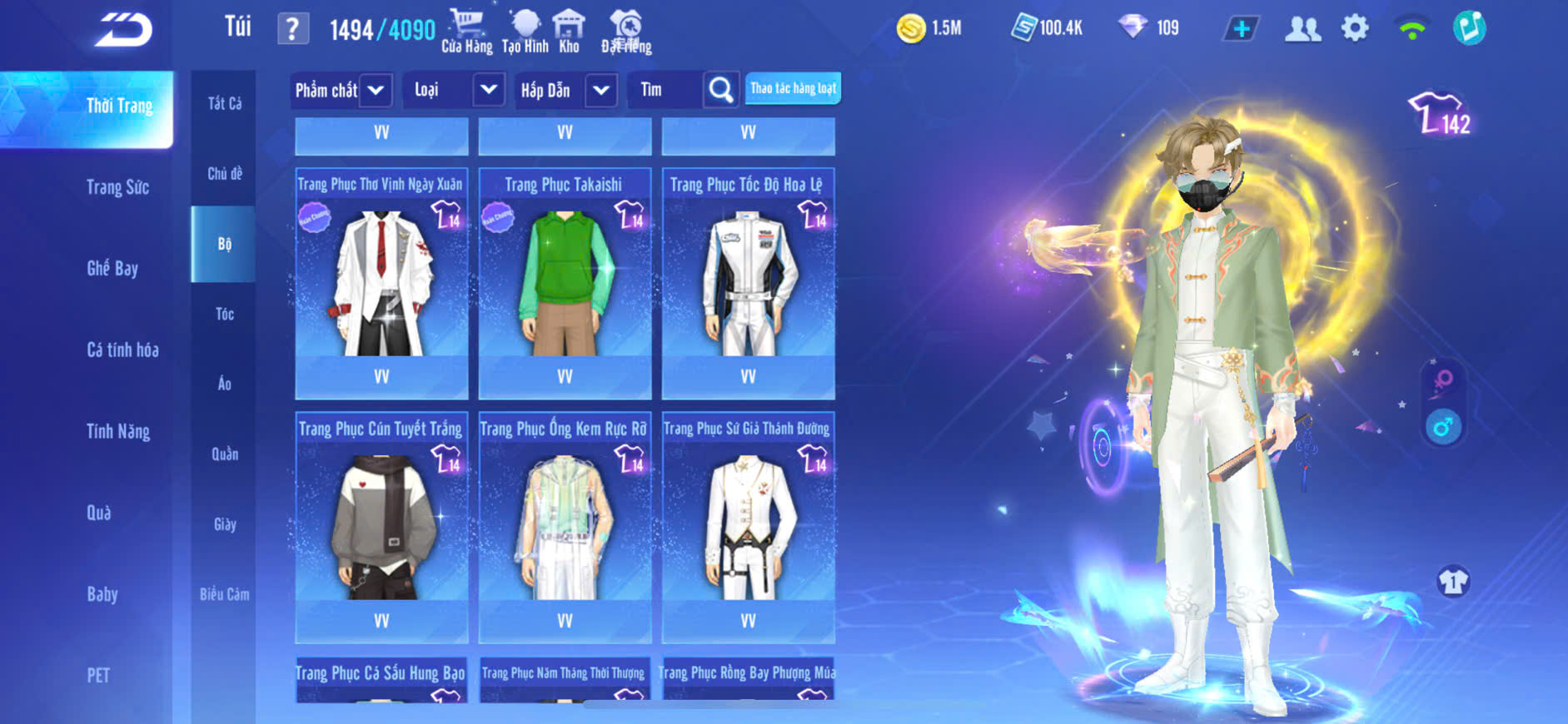Open the question mark help button
1568x724 pixels.
[x=292, y=30]
